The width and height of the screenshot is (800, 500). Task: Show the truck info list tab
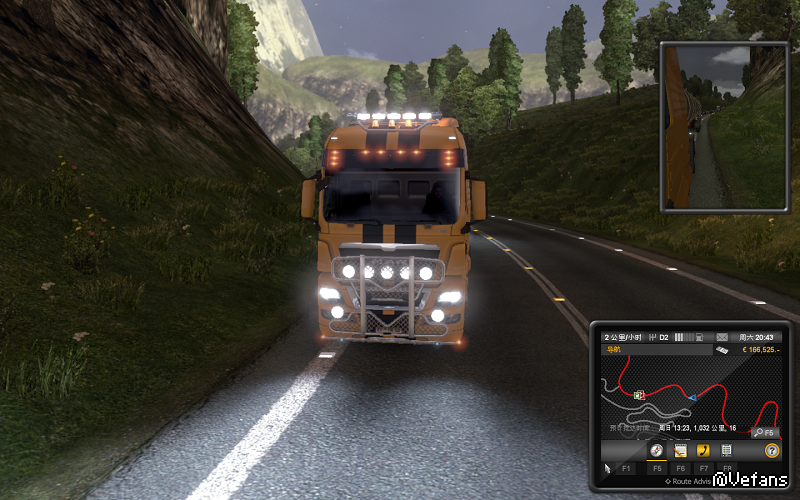coord(726,451)
